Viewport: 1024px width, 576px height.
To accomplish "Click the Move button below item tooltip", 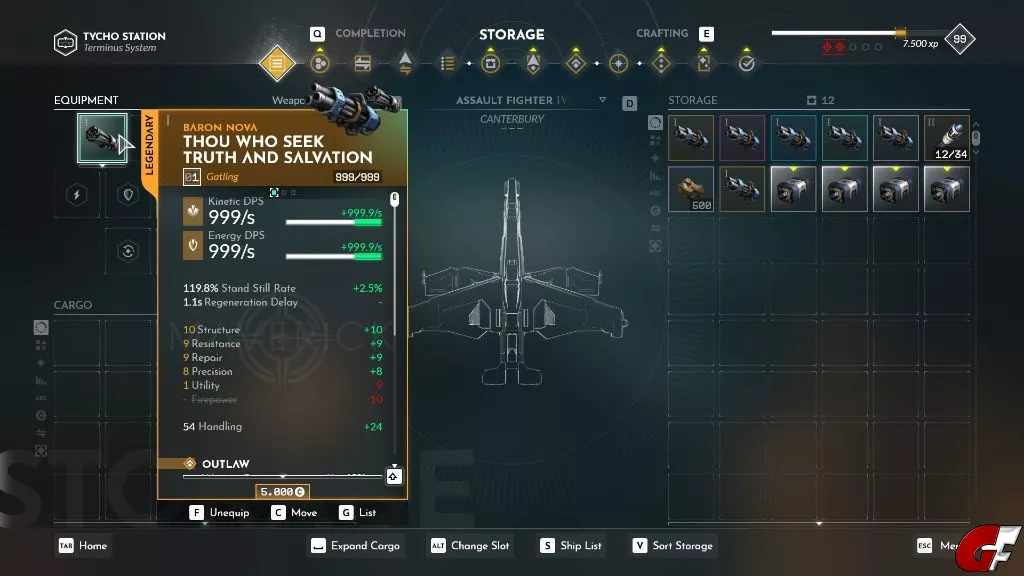I will tap(294, 513).
